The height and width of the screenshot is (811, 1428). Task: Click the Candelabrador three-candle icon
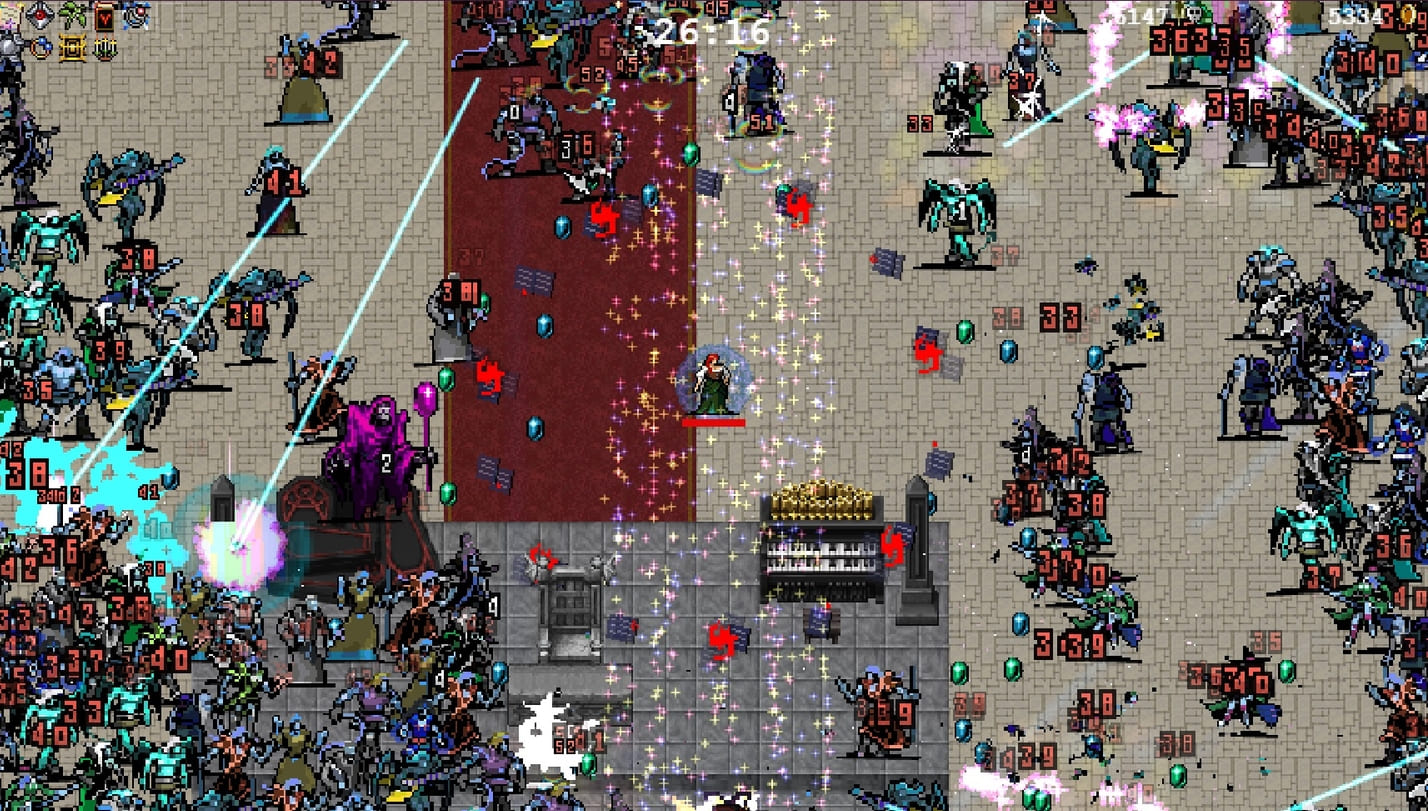pos(104,47)
